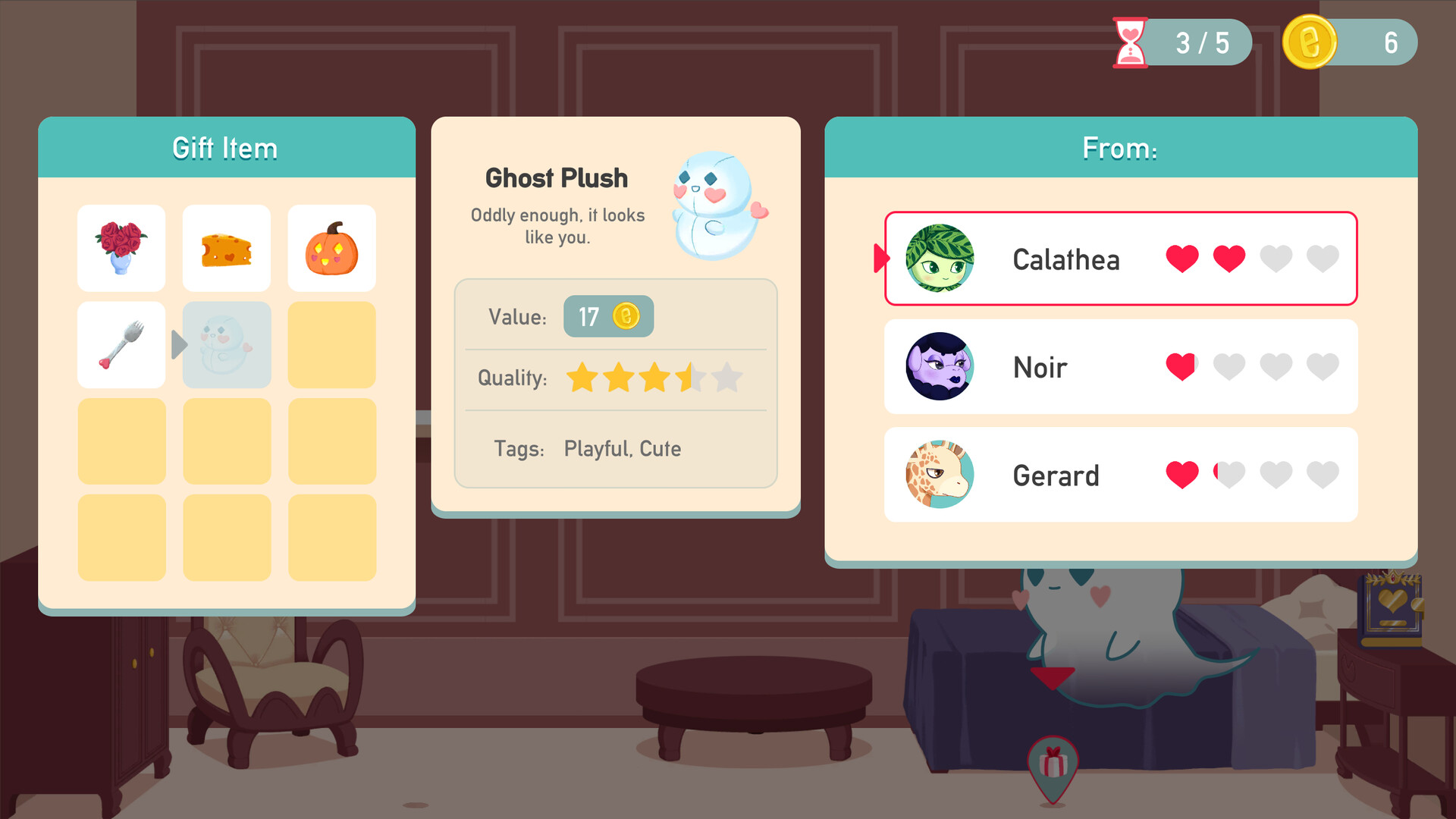Viewport: 1456px width, 819px height.
Task: Pick Gerard as the sender
Action: (1120, 475)
